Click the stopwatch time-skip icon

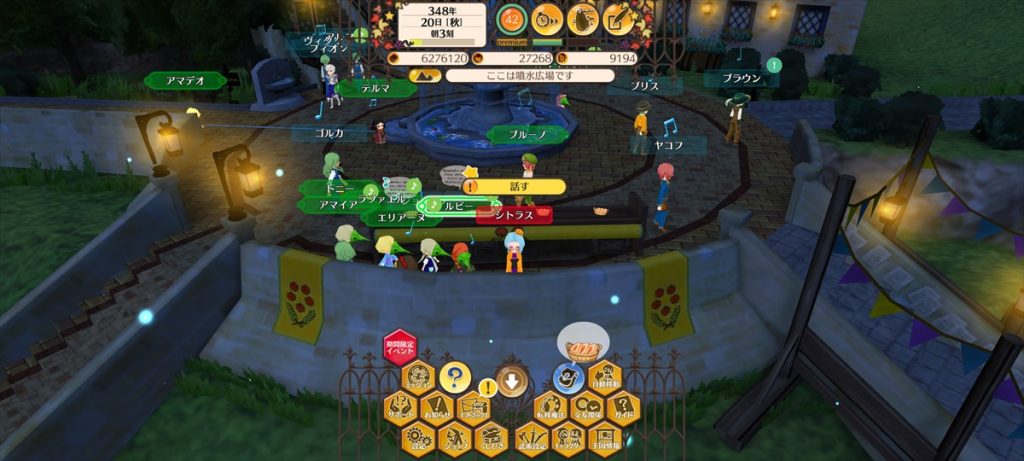547,19
